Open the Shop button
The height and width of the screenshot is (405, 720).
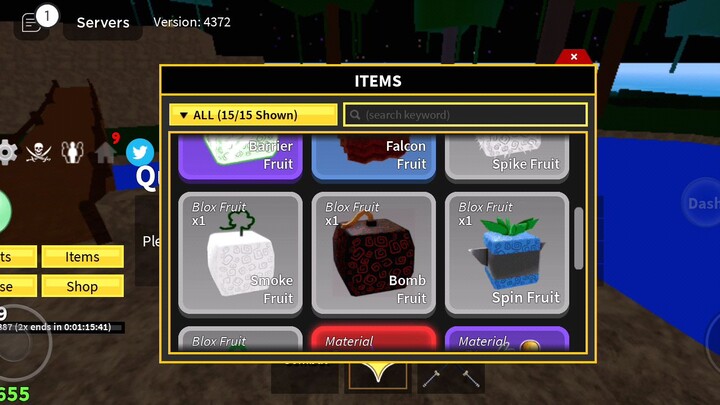pyautogui.click(x=82, y=286)
